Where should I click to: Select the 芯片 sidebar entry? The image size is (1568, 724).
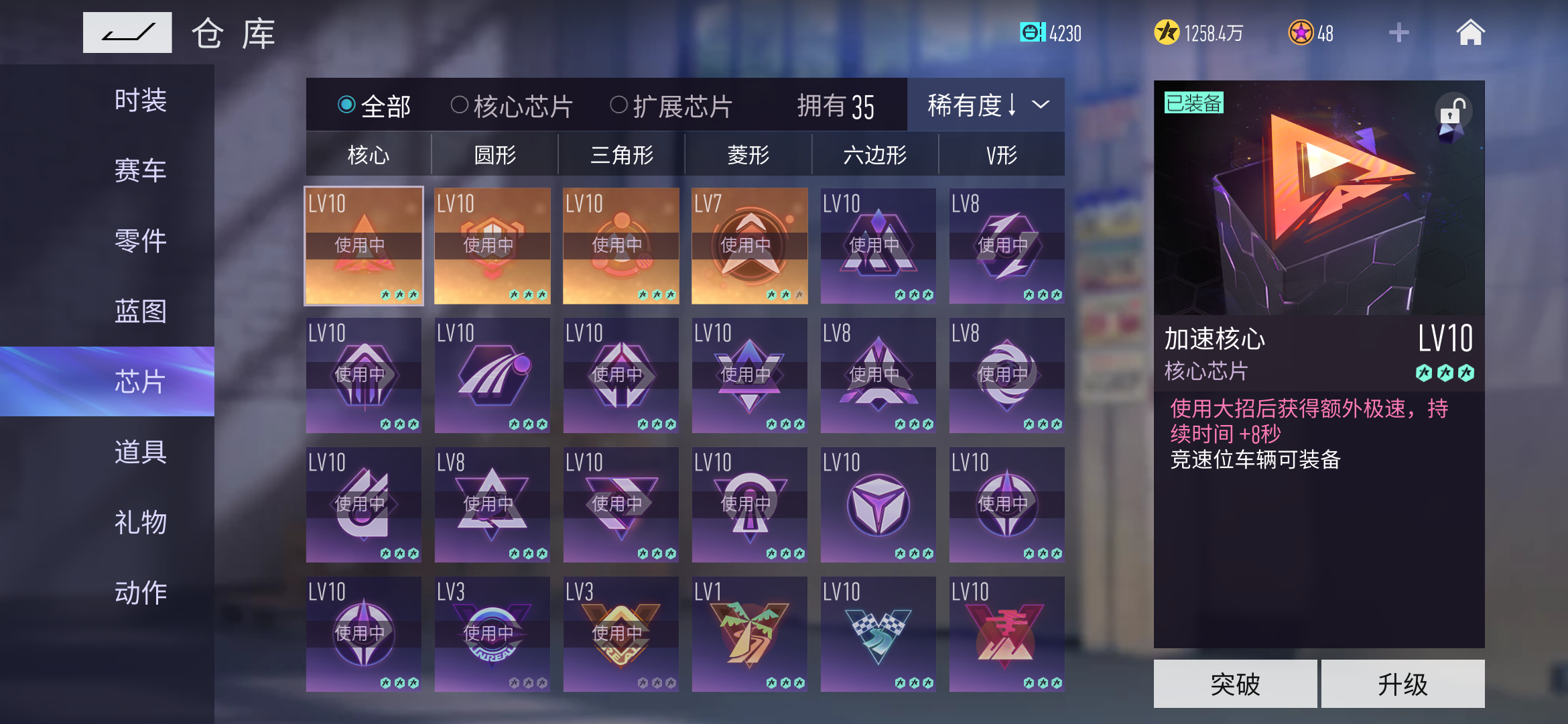point(137,381)
